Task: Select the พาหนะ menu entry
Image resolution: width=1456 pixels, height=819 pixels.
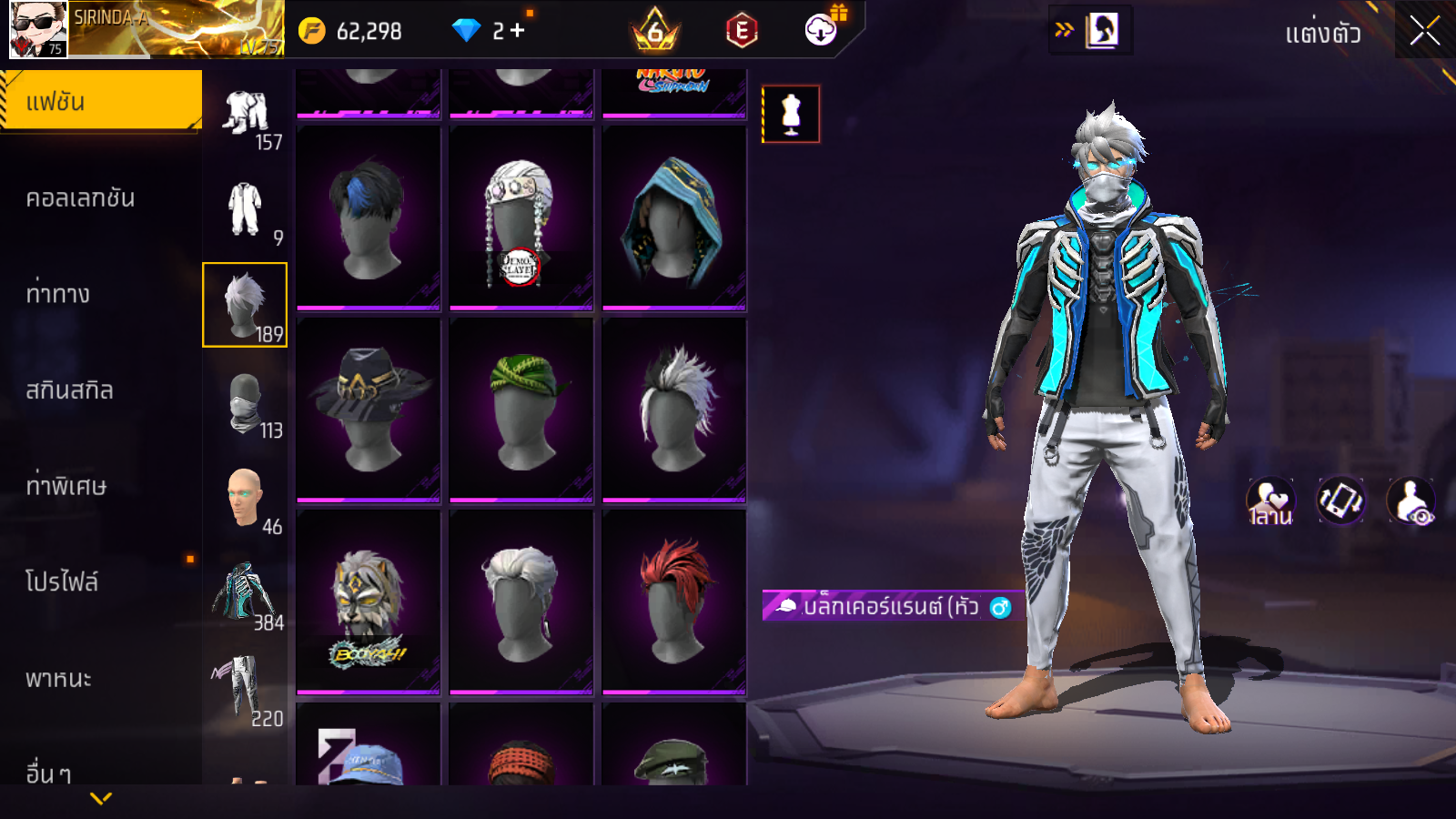Action: 58,679
